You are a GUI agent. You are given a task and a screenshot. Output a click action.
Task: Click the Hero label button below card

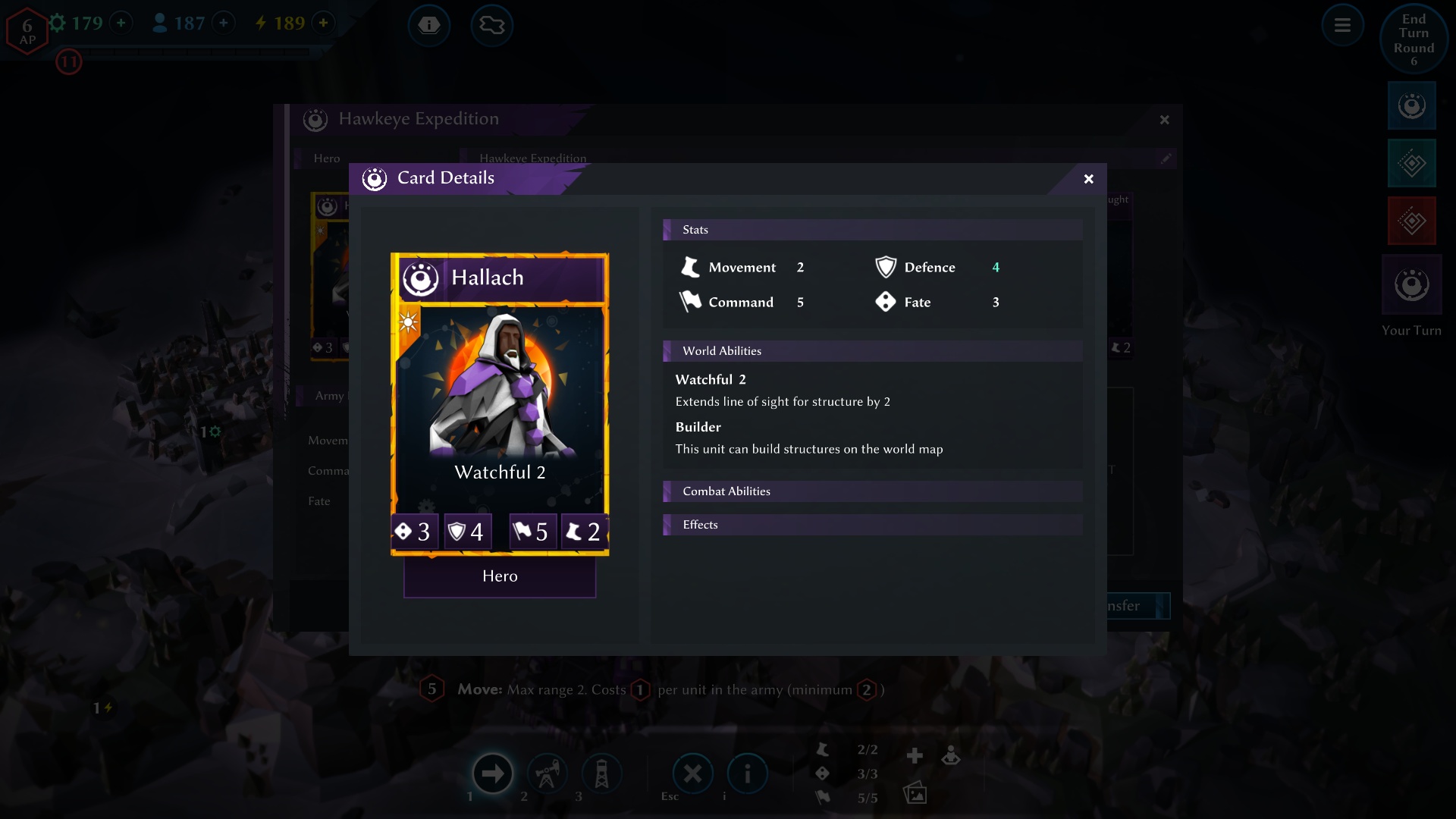click(500, 576)
